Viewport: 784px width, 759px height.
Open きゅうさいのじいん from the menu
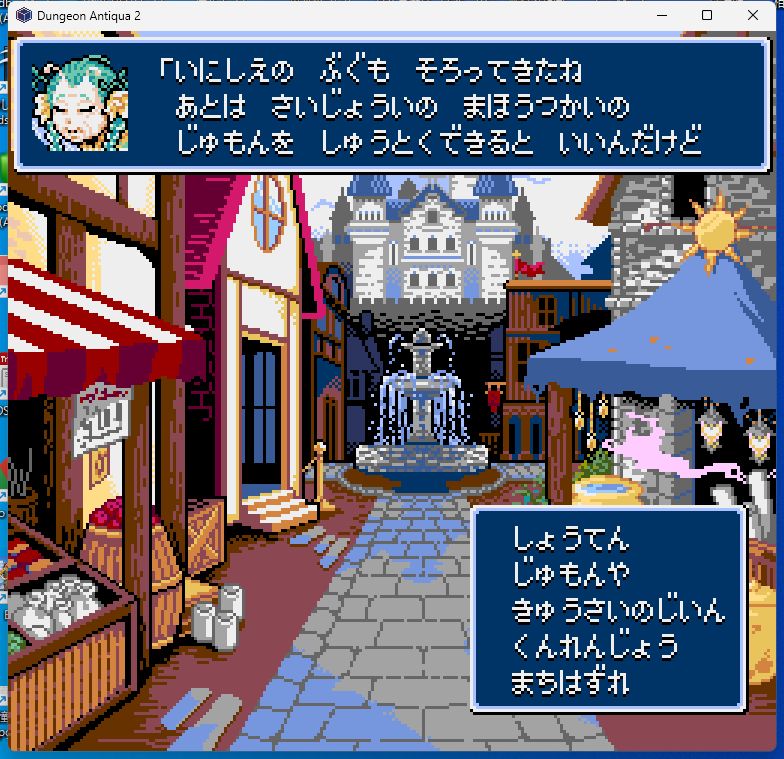[617, 610]
